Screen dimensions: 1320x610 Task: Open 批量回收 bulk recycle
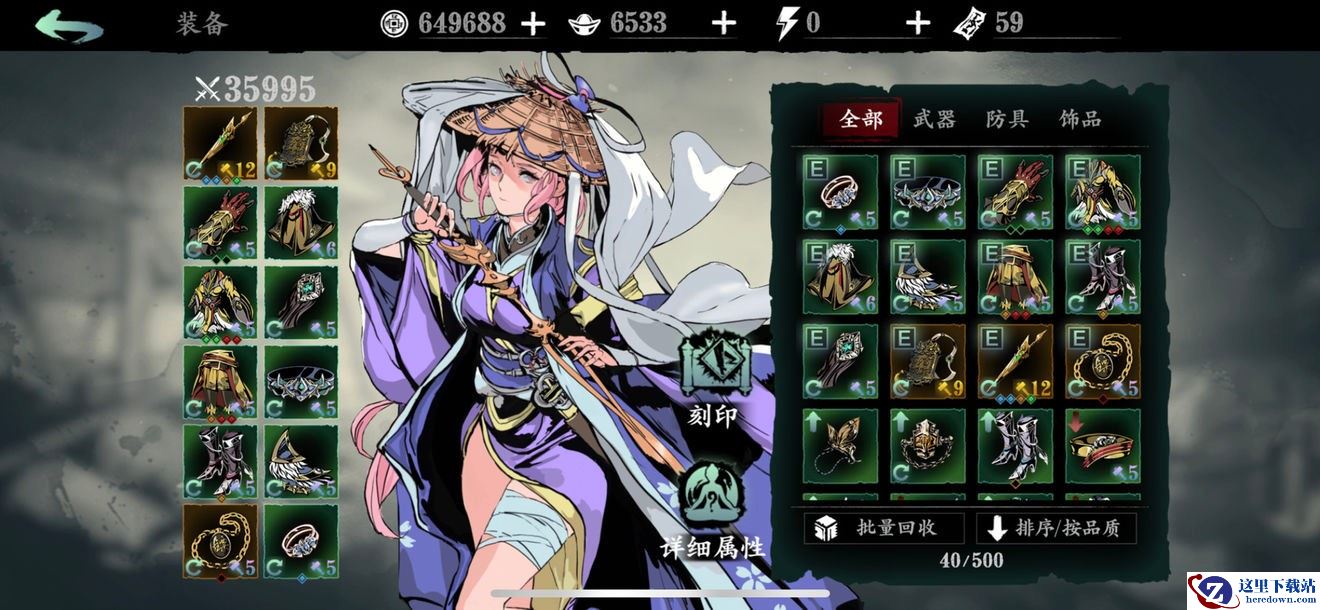pyautogui.click(x=884, y=528)
